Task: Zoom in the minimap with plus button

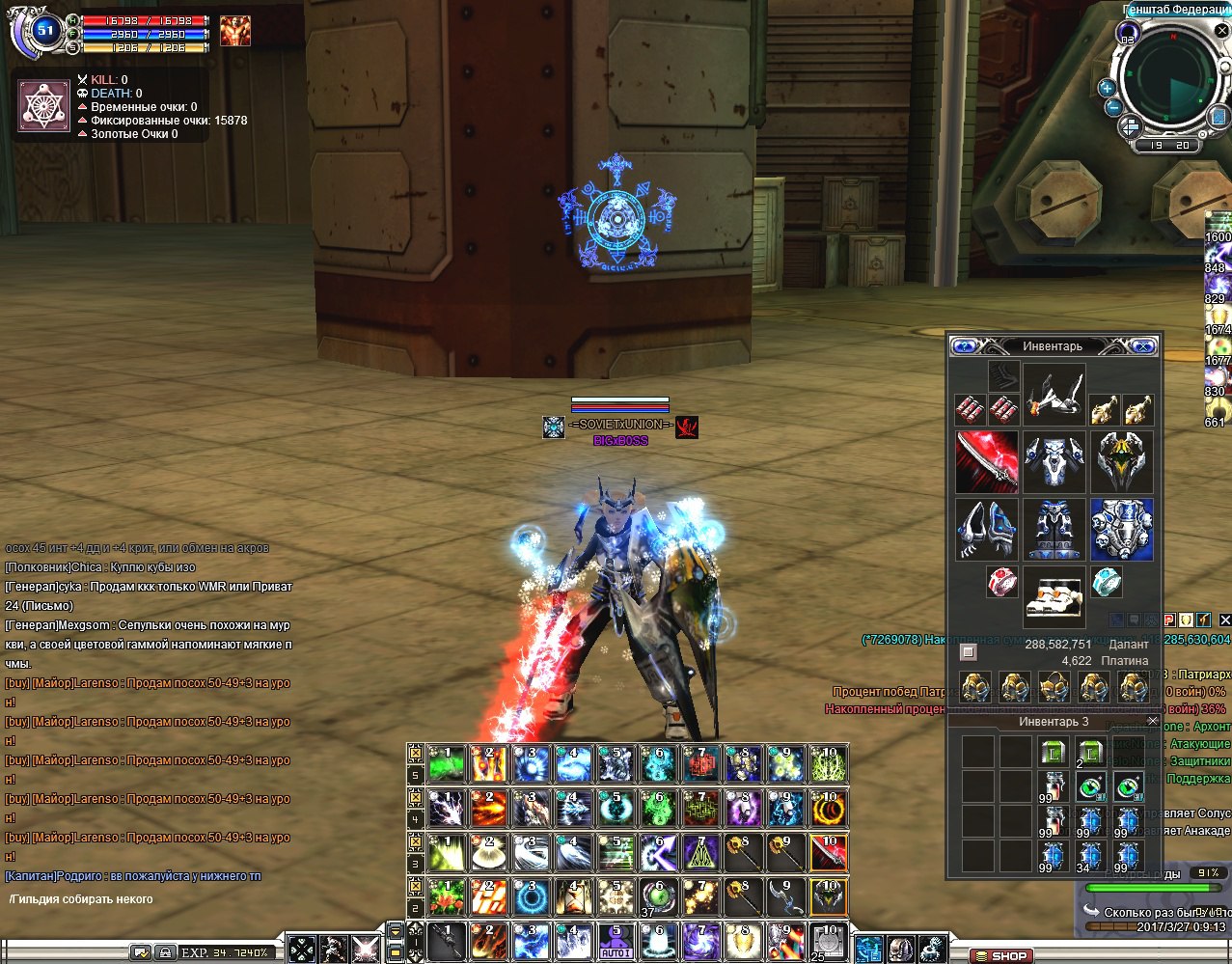Action: 1107,88
